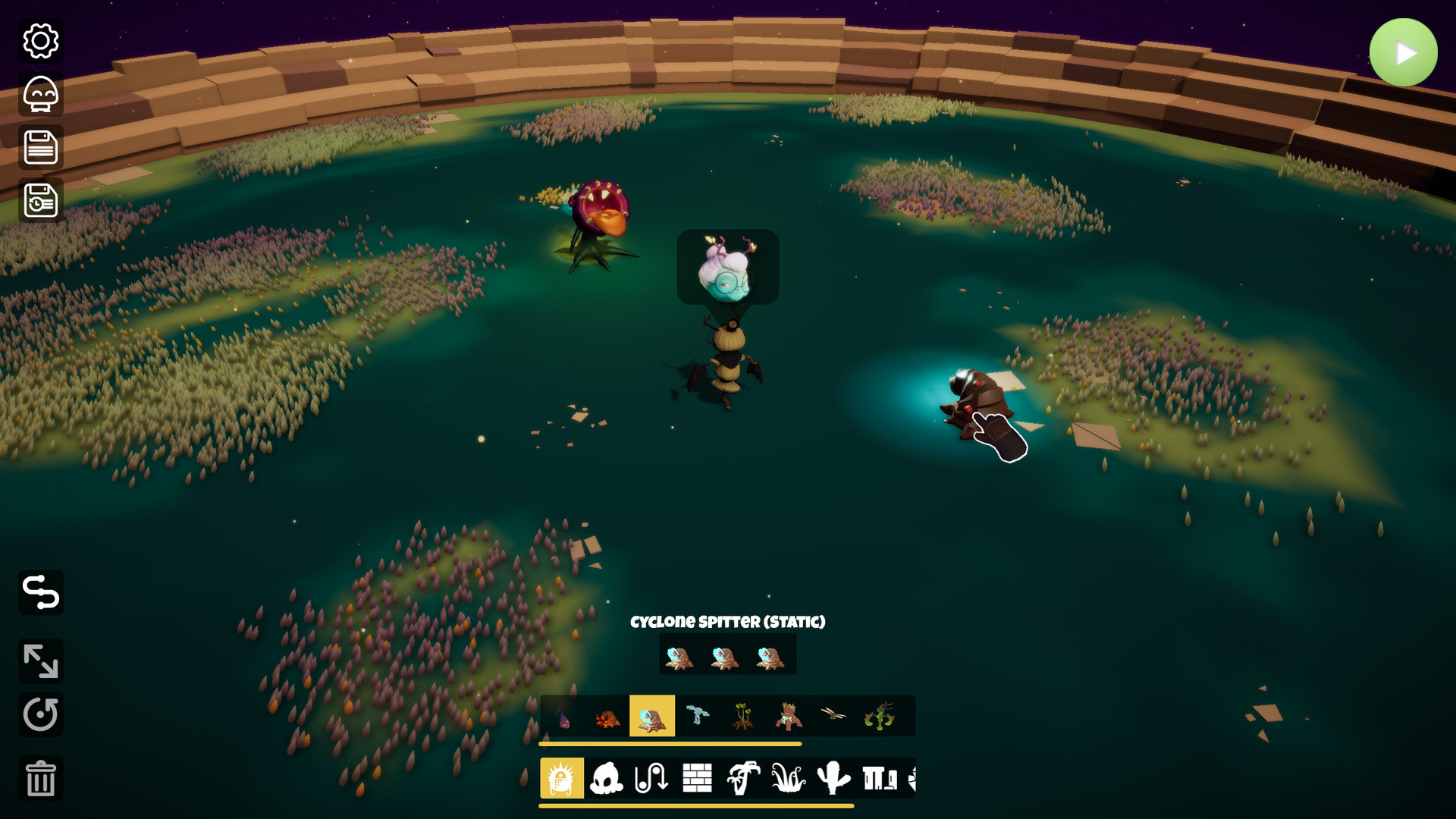The width and height of the screenshot is (1456, 819).
Task: Open the palm tree category
Action: 744,777
